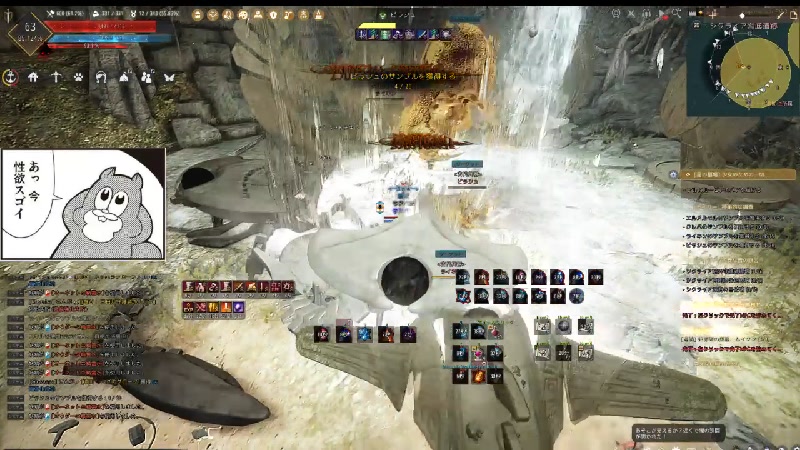Click the house icon in the left icon row
The height and width of the screenshot is (450, 800).
[x=33, y=77]
